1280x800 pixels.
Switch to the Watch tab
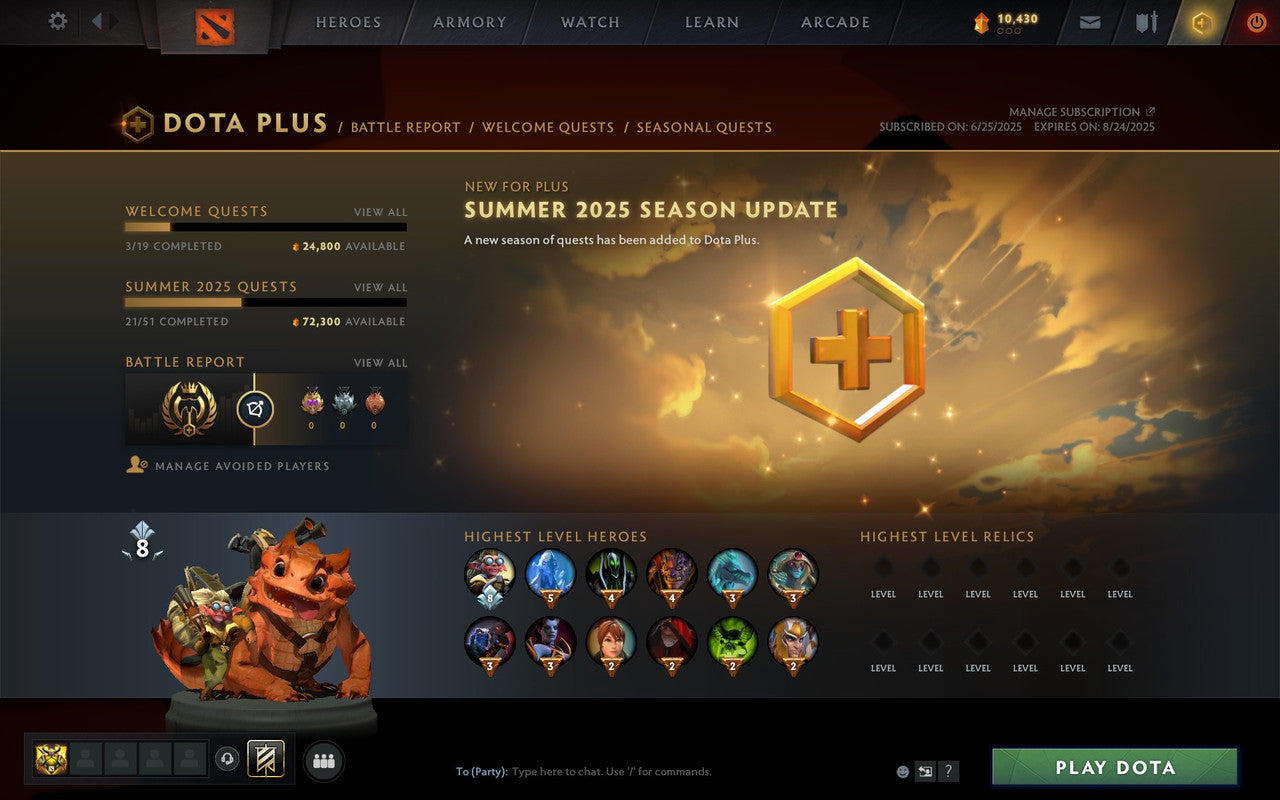click(x=590, y=22)
